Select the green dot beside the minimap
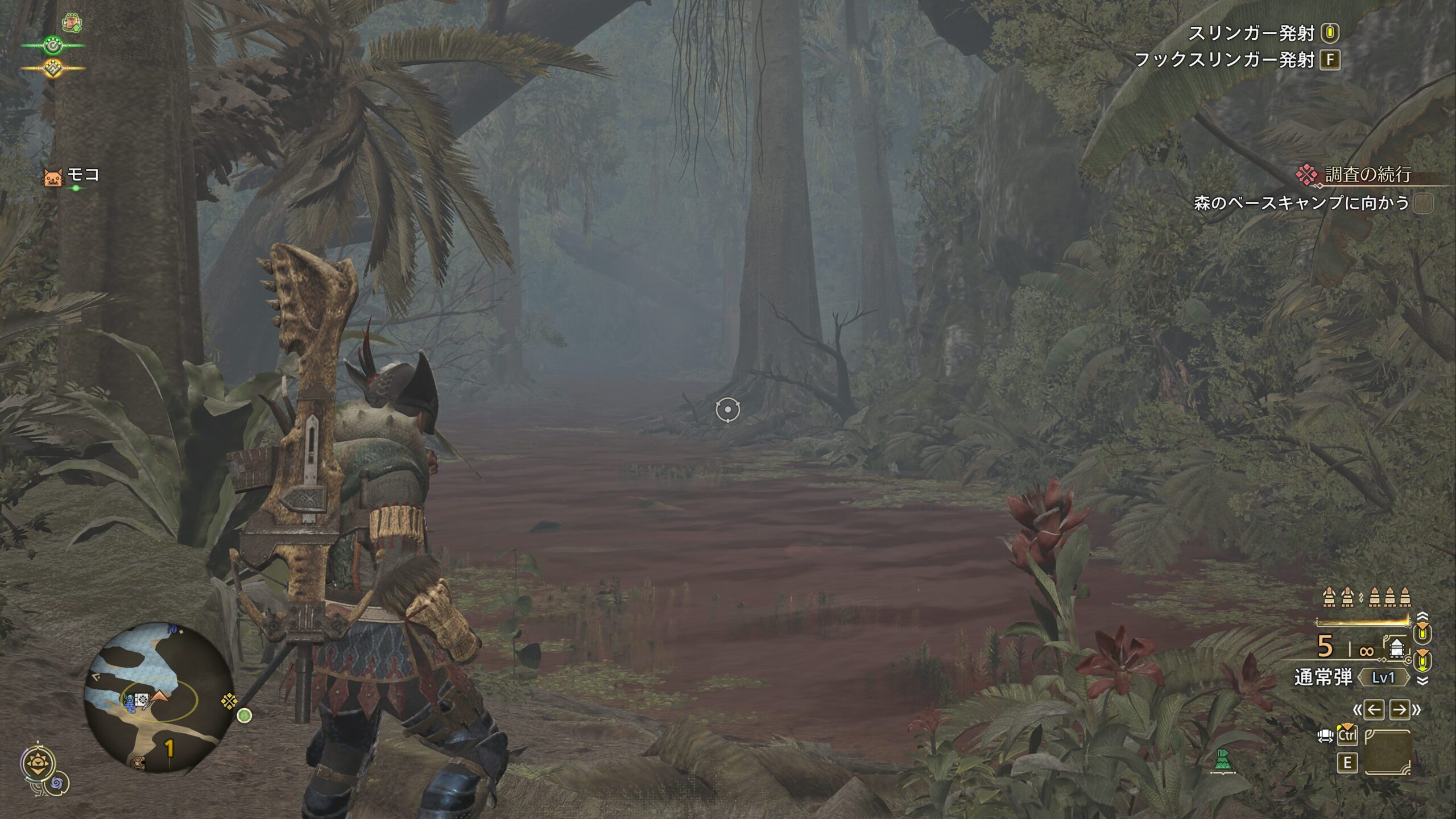Image resolution: width=1456 pixels, height=819 pixels. coord(244,715)
